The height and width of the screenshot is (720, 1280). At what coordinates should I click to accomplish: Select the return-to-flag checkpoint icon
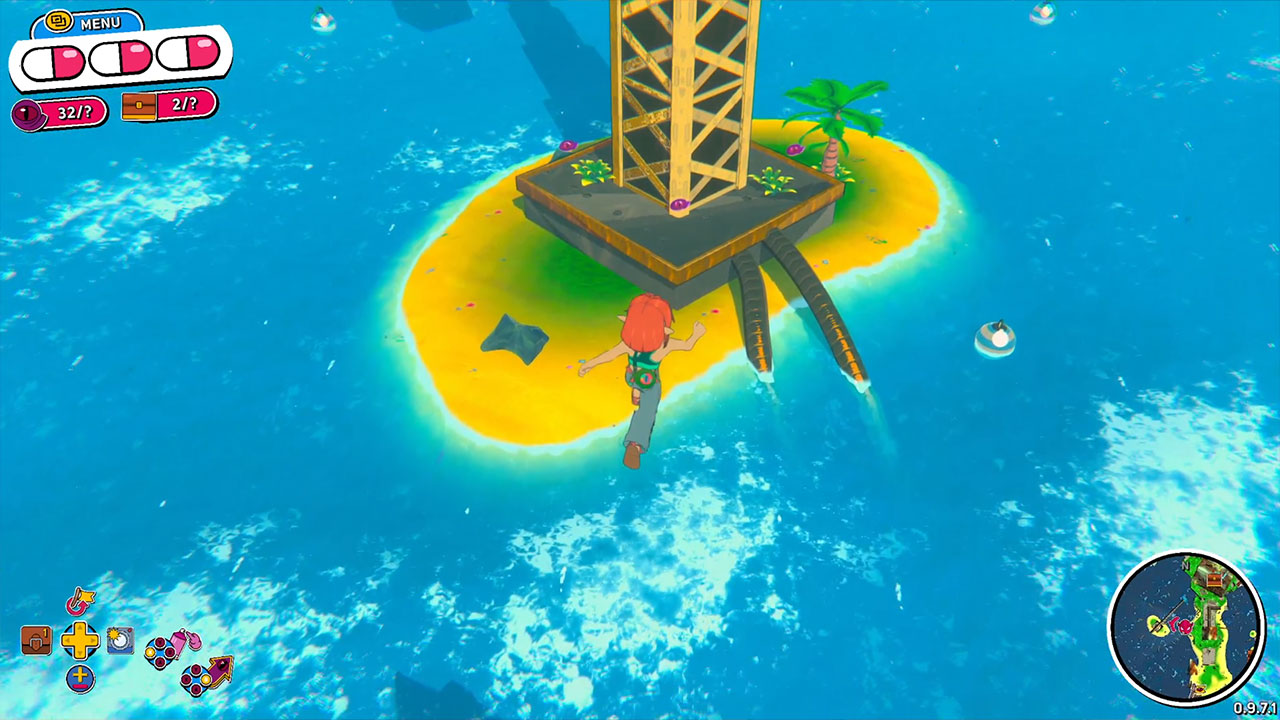(79, 602)
